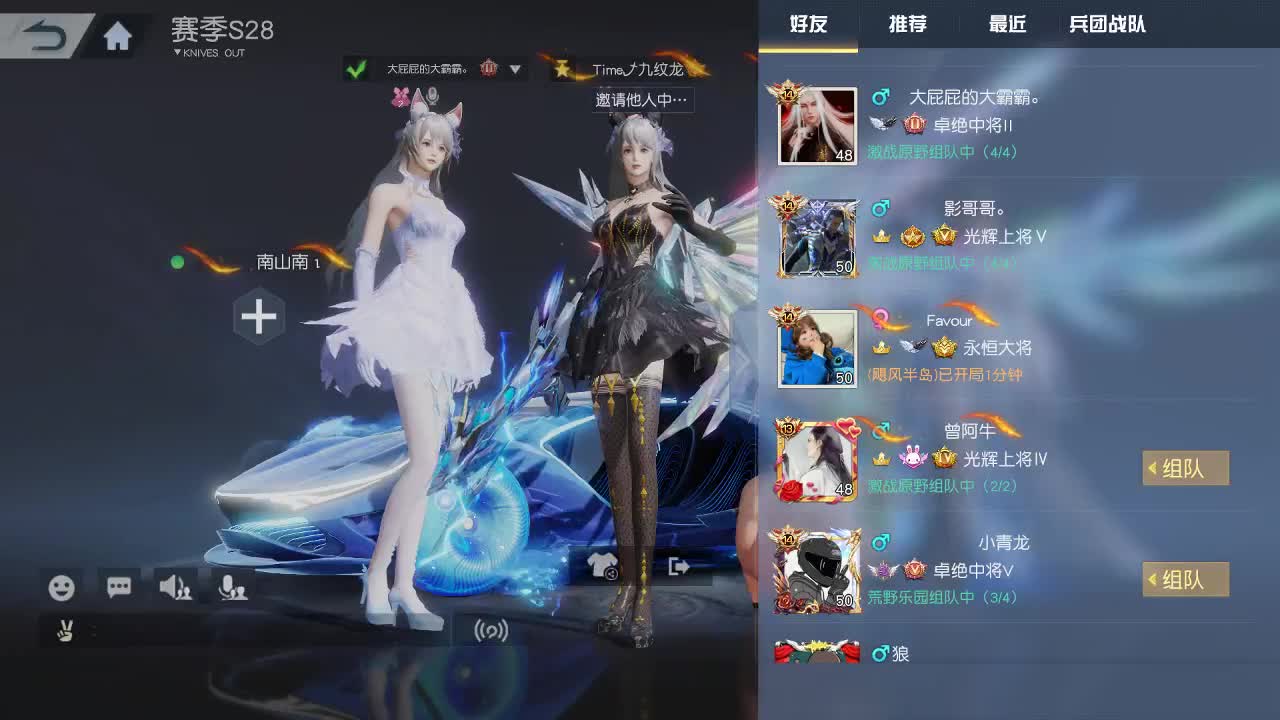Image resolution: width=1280 pixels, height=720 pixels.
Task: Open the 兵团战队 tab
Action: [1105, 25]
